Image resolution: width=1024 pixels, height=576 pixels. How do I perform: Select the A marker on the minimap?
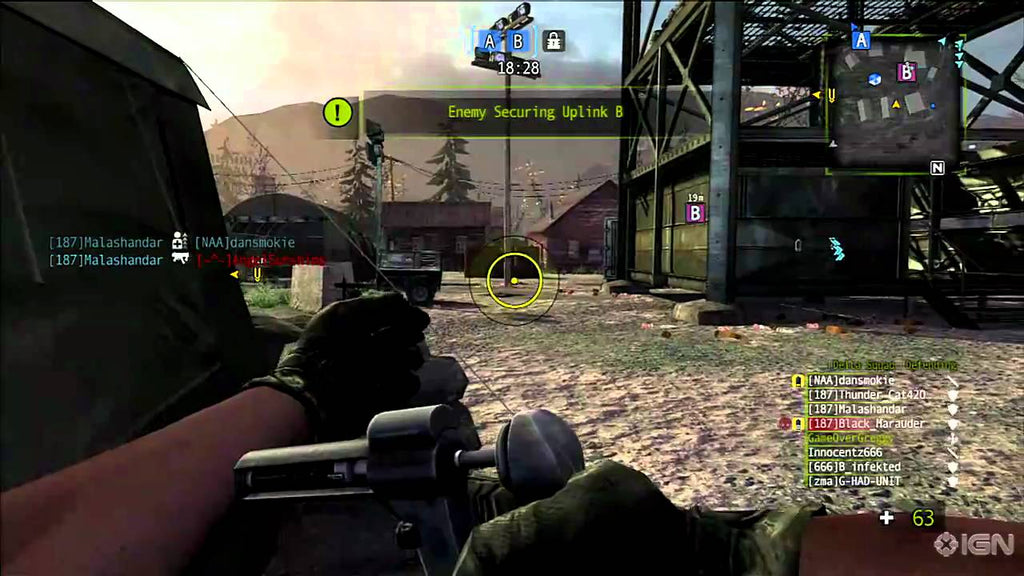tap(861, 40)
